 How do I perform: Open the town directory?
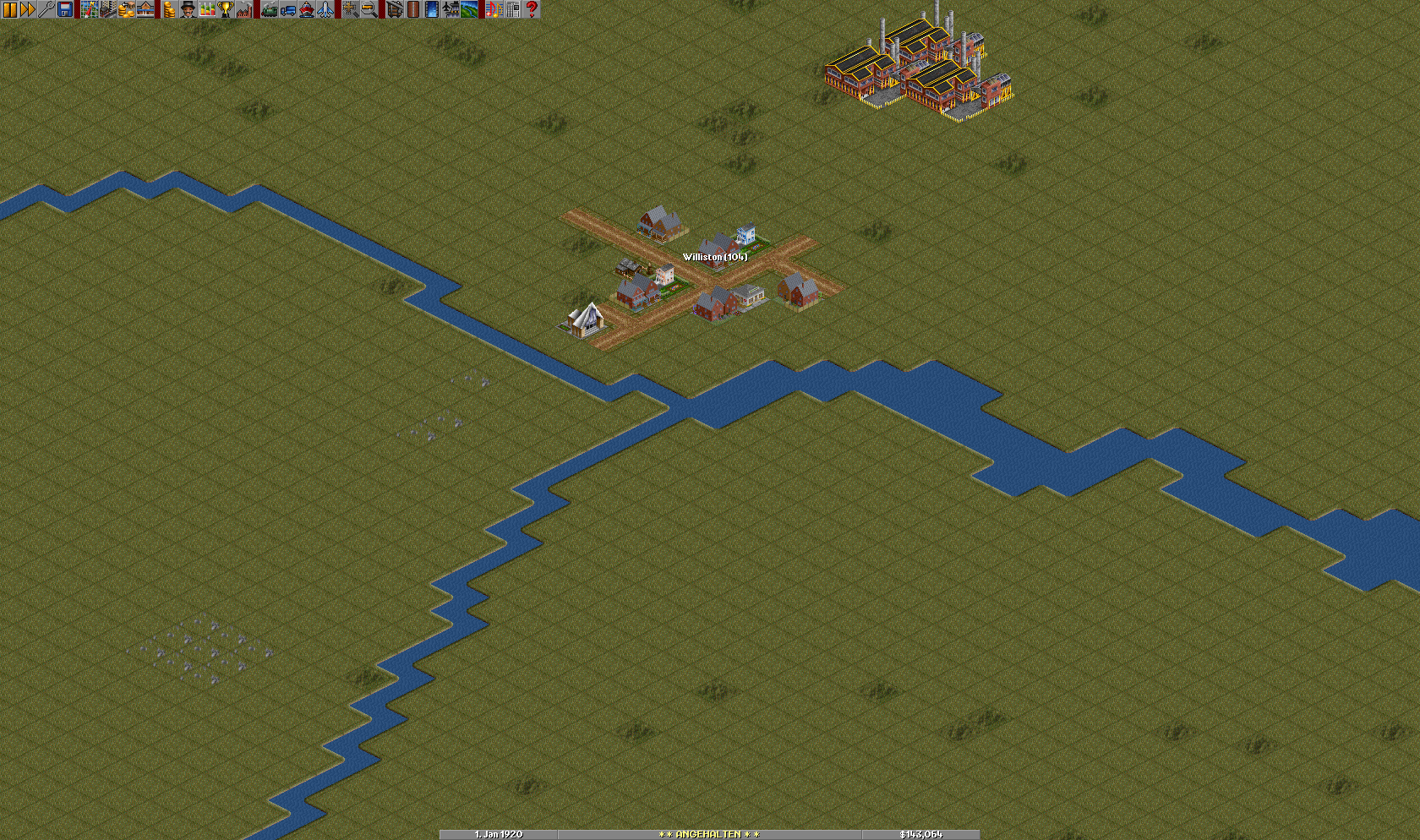coord(107,9)
